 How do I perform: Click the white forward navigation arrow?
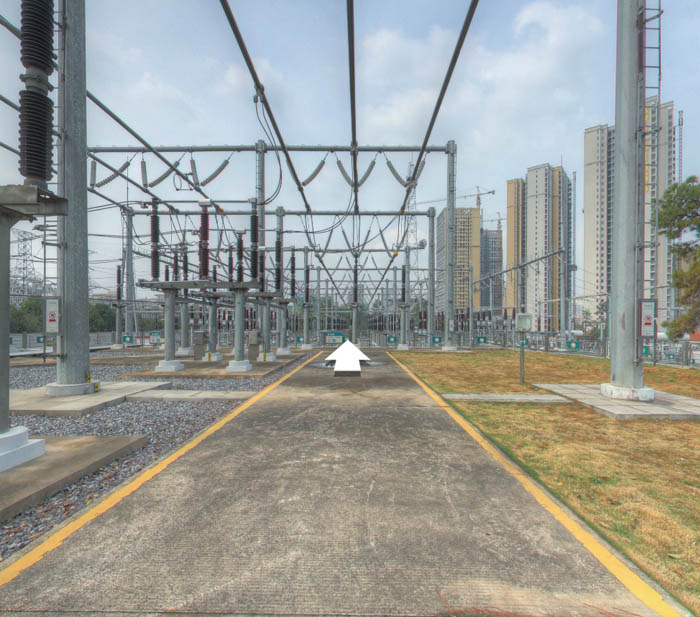(347, 357)
